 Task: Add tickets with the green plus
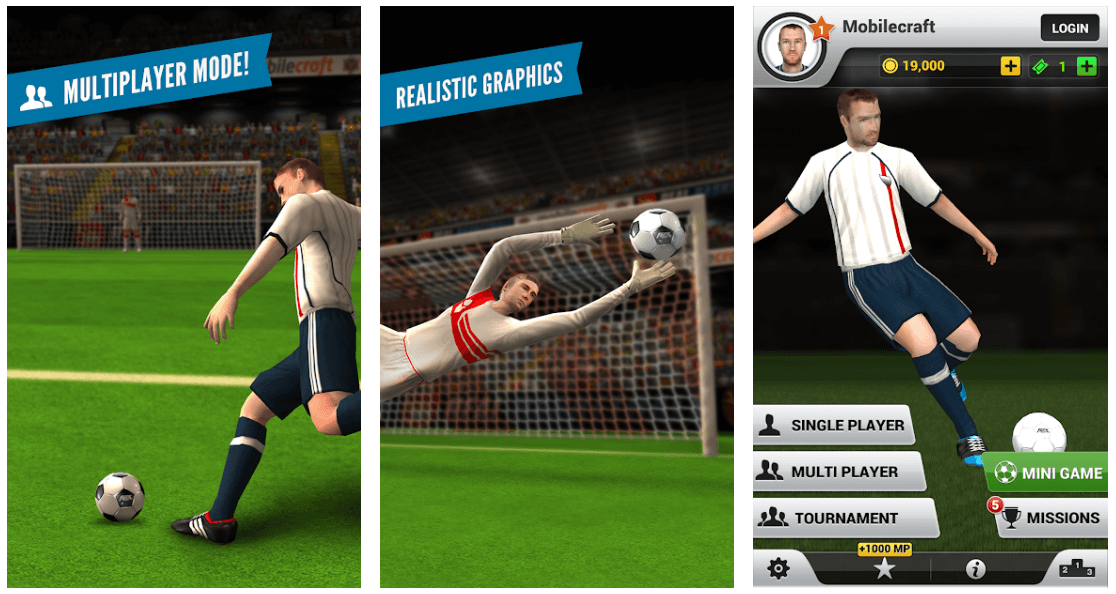1087,66
